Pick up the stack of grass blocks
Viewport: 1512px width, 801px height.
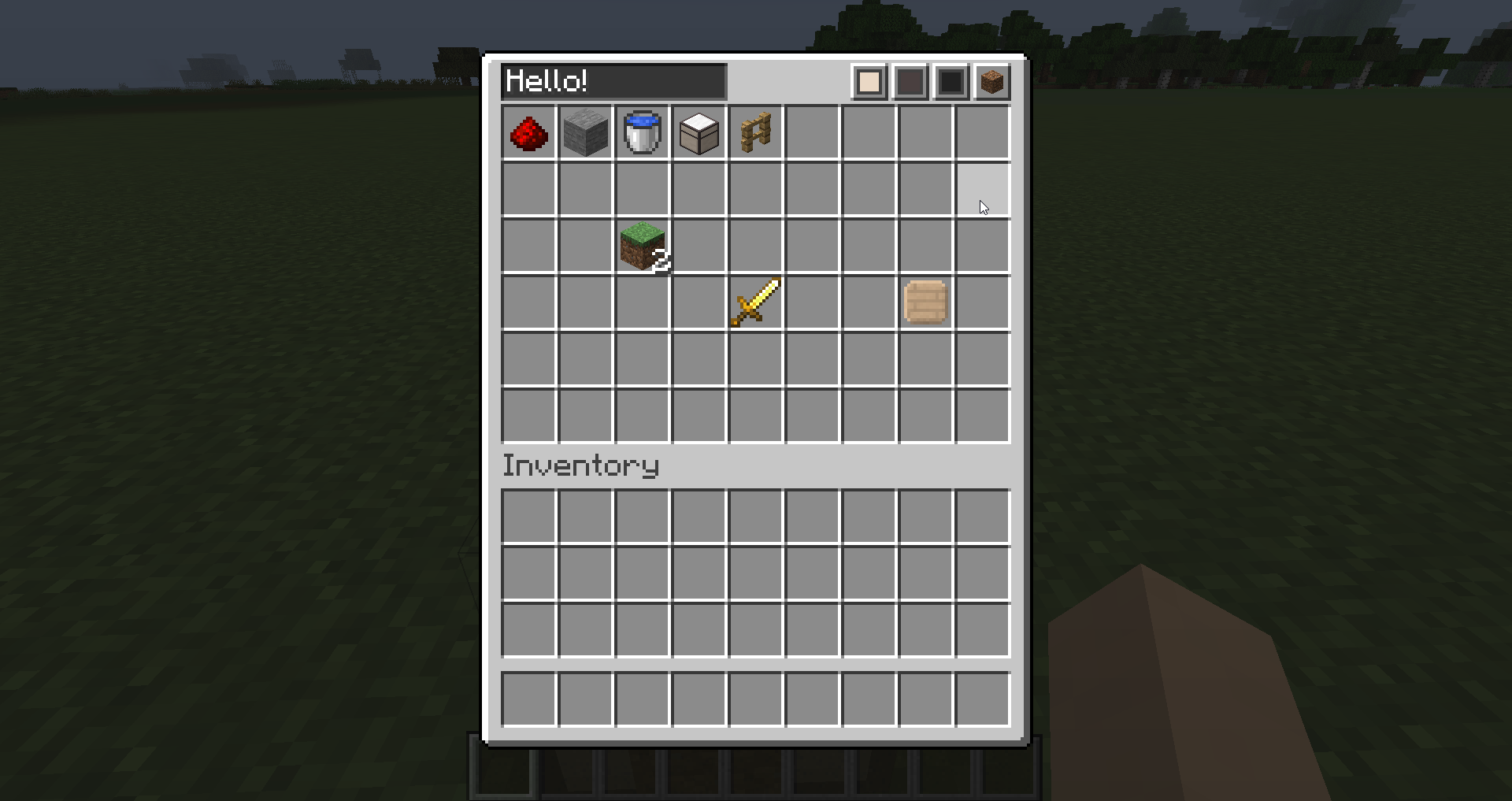(643, 247)
